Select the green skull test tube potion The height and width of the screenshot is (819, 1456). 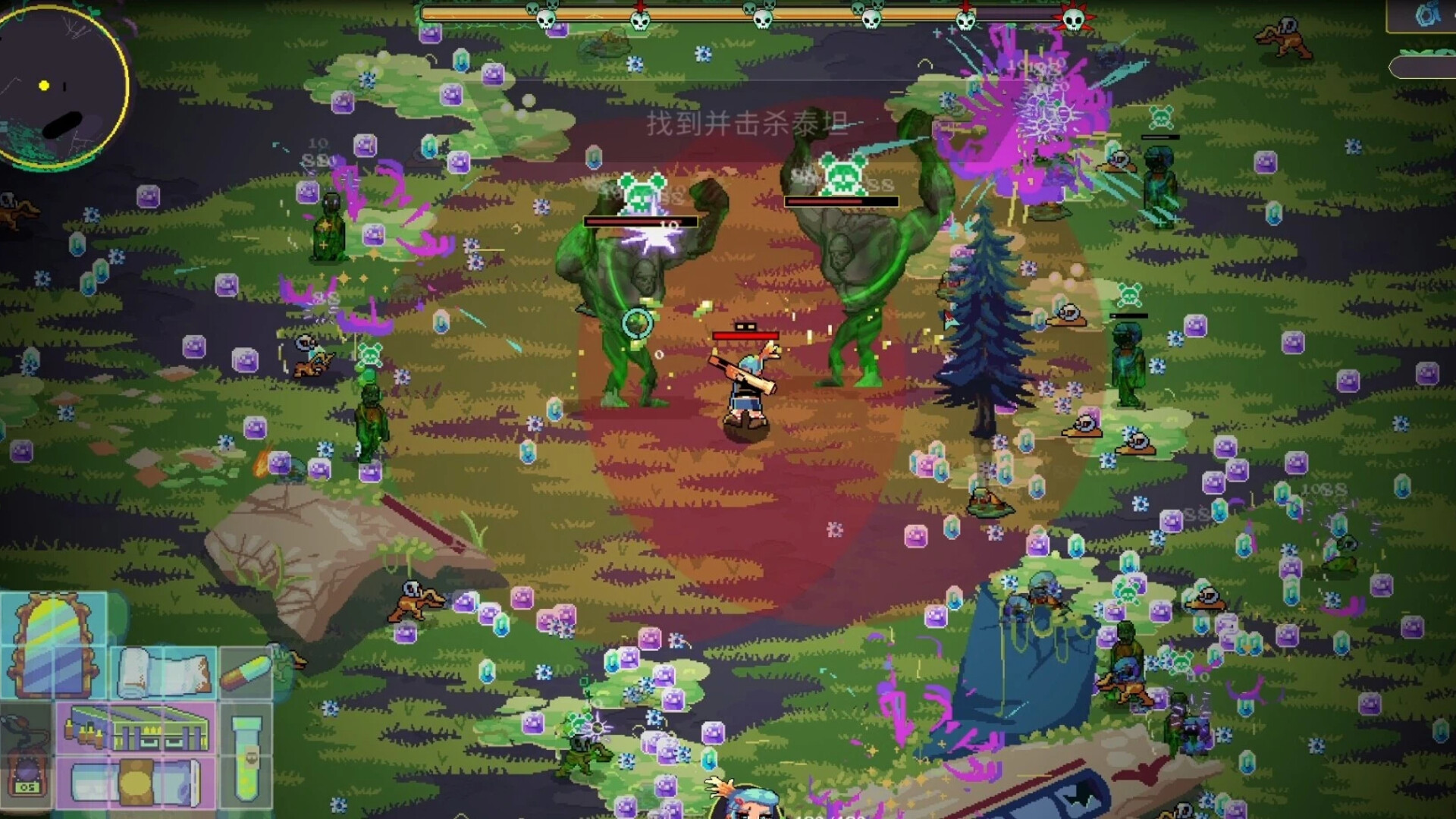pyautogui.click(x=245, y=761)
